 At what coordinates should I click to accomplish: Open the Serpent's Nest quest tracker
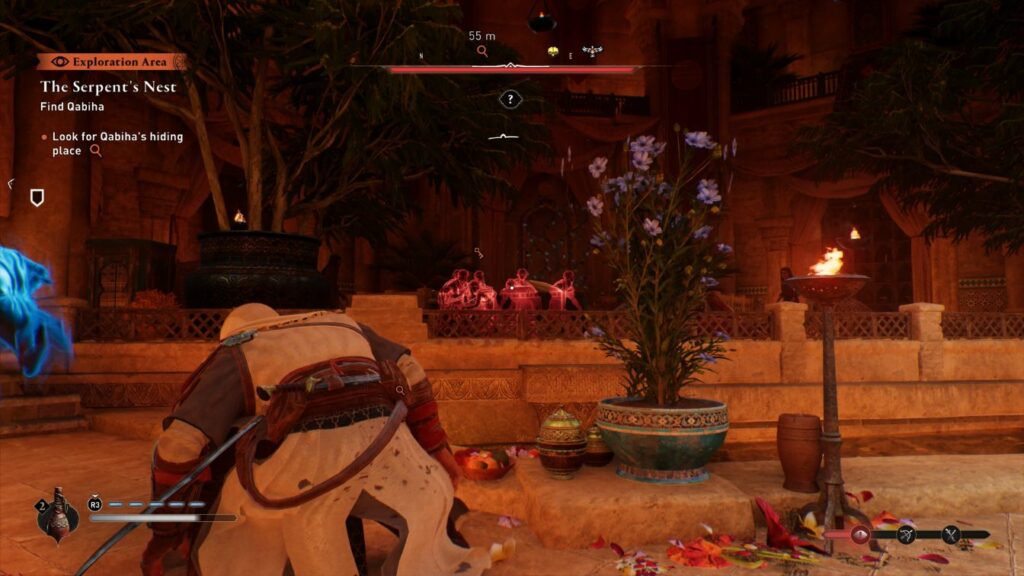pos(108,87)
